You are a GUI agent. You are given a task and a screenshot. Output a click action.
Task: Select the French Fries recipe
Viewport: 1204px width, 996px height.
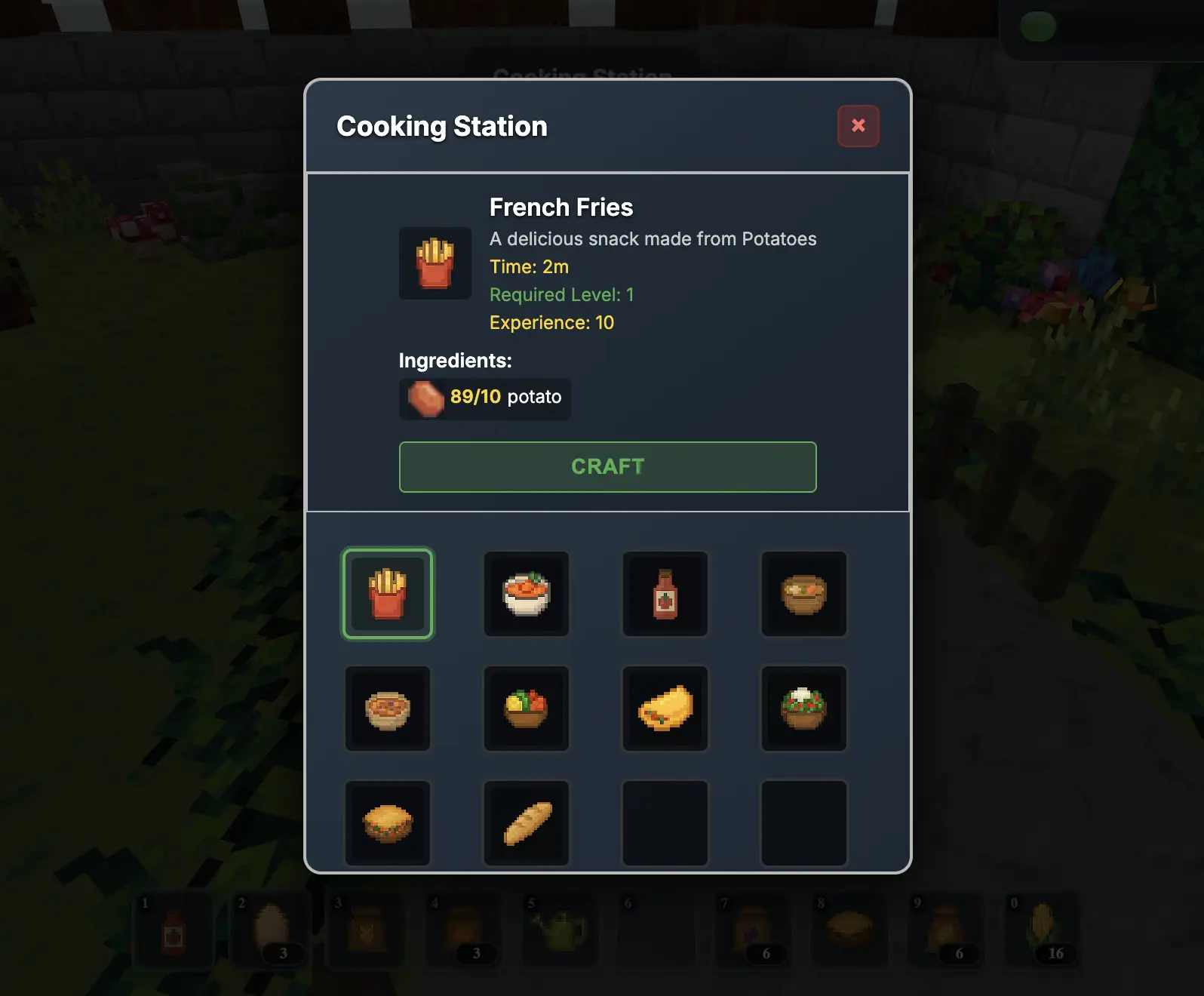387,594
